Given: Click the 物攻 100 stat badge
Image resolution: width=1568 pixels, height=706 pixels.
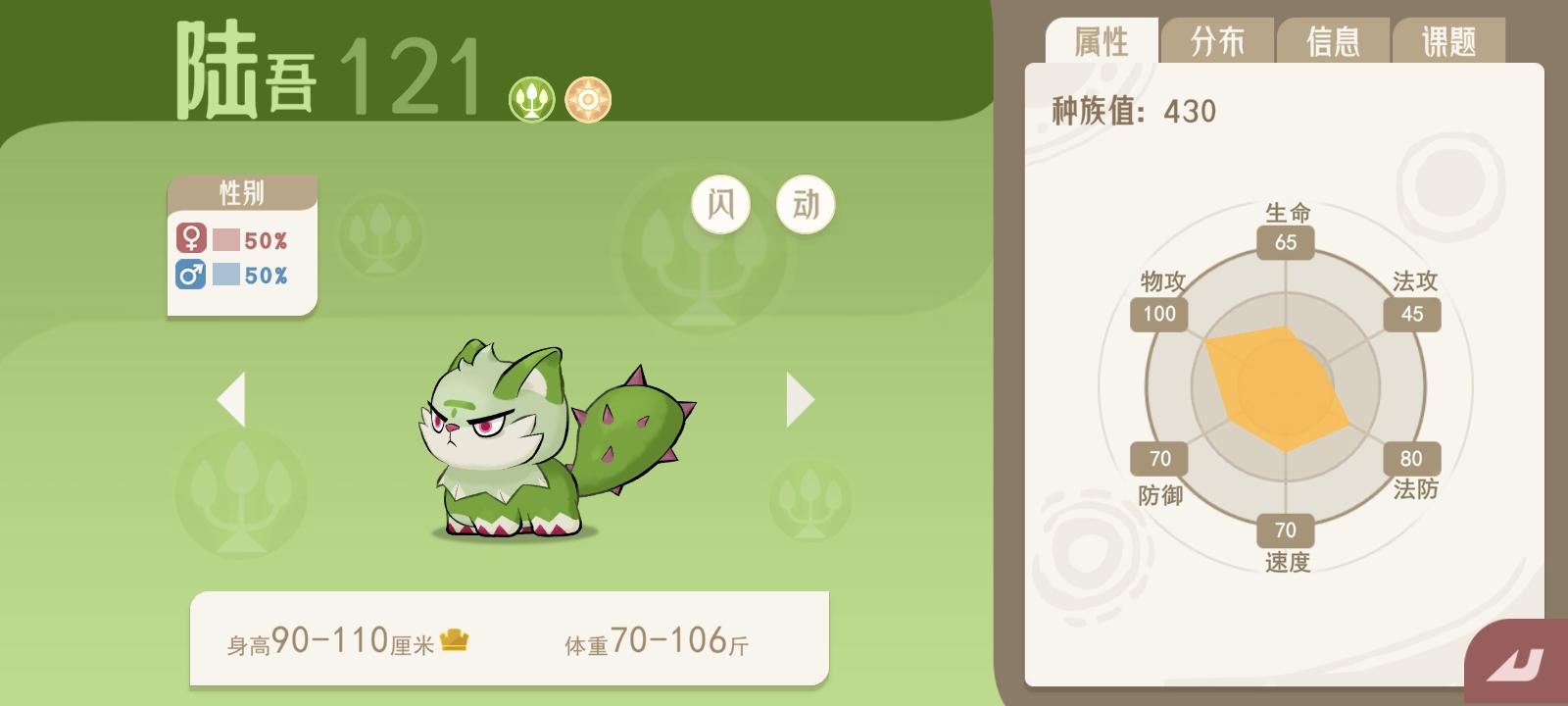Looking at the screenshot, I should (x=1157, y=314).
